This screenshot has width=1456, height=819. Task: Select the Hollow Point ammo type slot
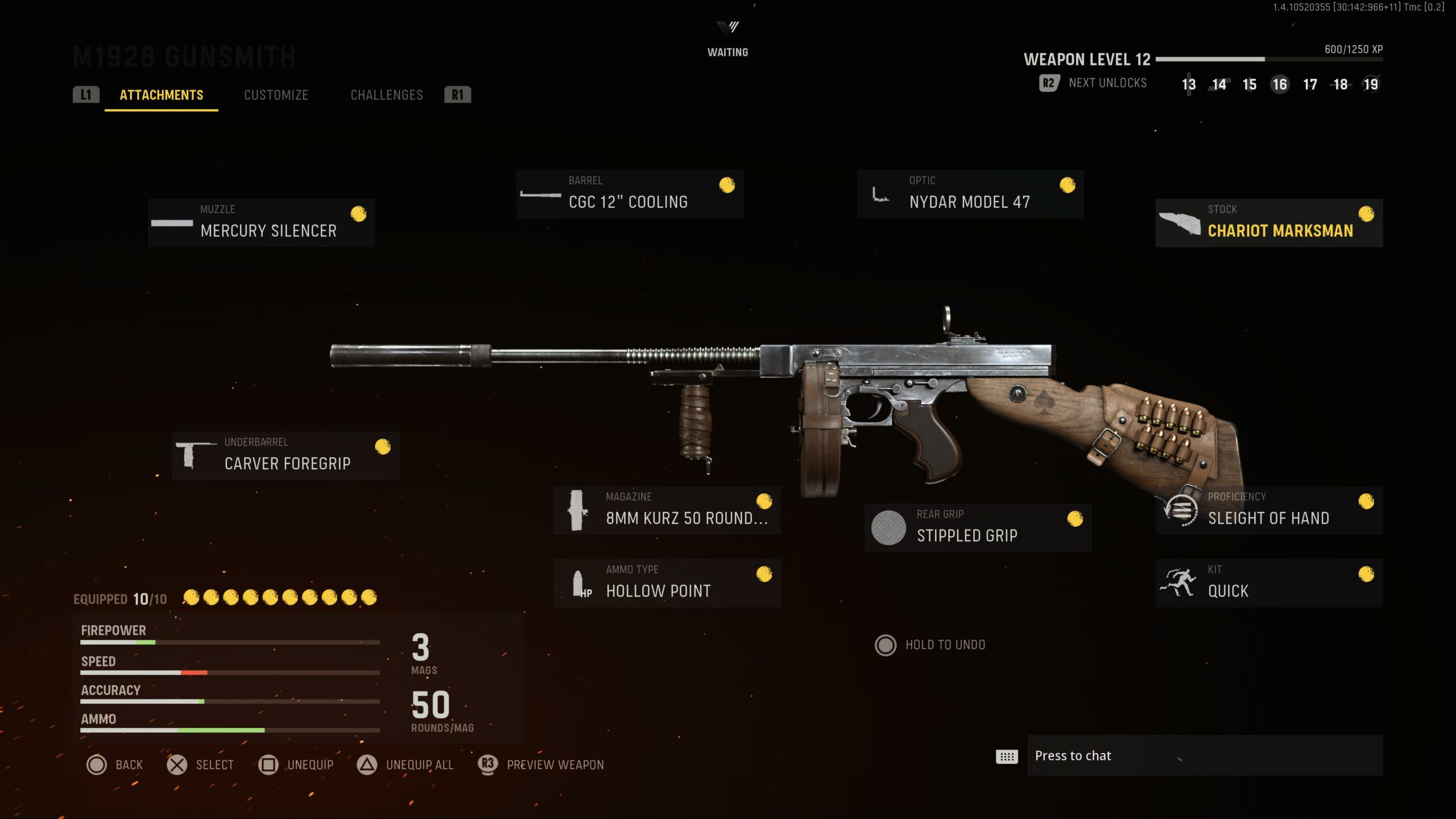tap(667, 583)
